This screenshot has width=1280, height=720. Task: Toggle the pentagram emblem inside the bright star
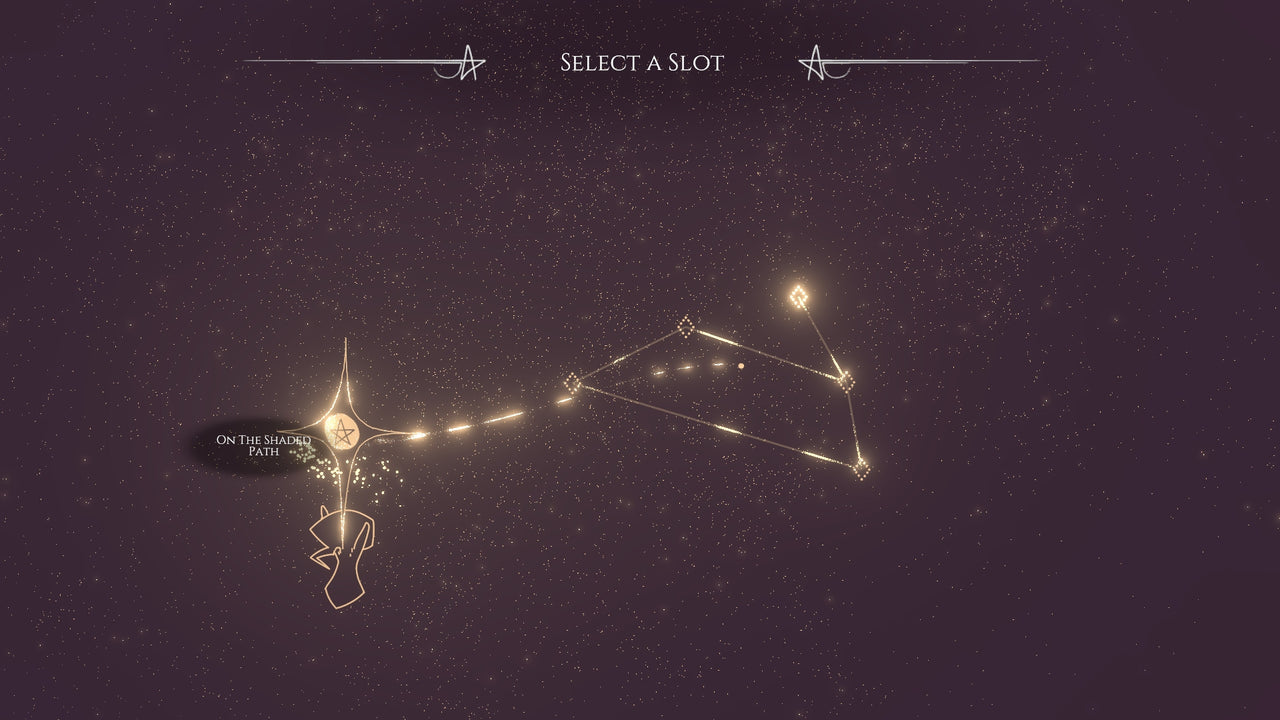pyautogui.click(x=344, y=432)
